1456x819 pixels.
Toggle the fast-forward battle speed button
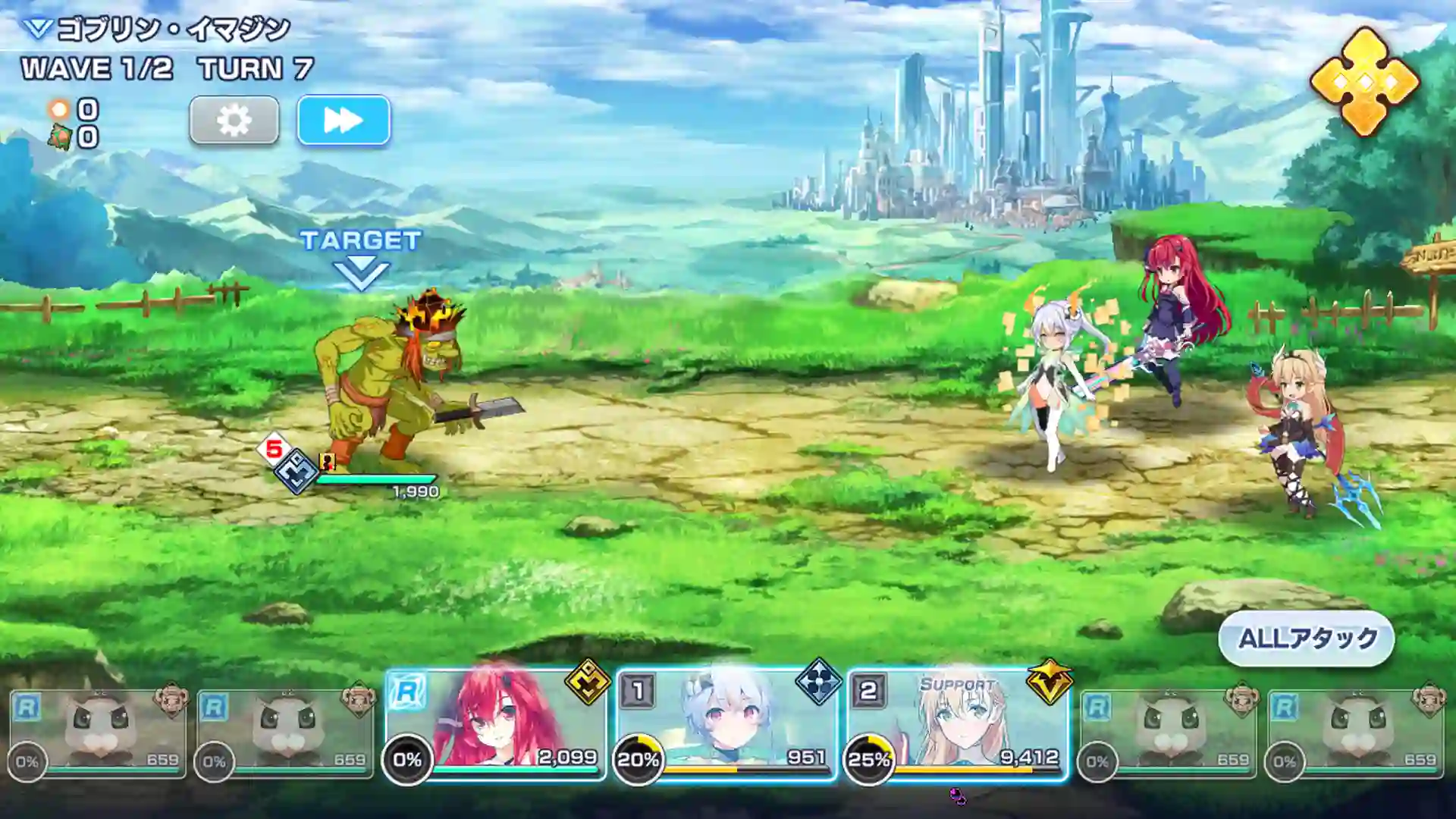[344, 121]
